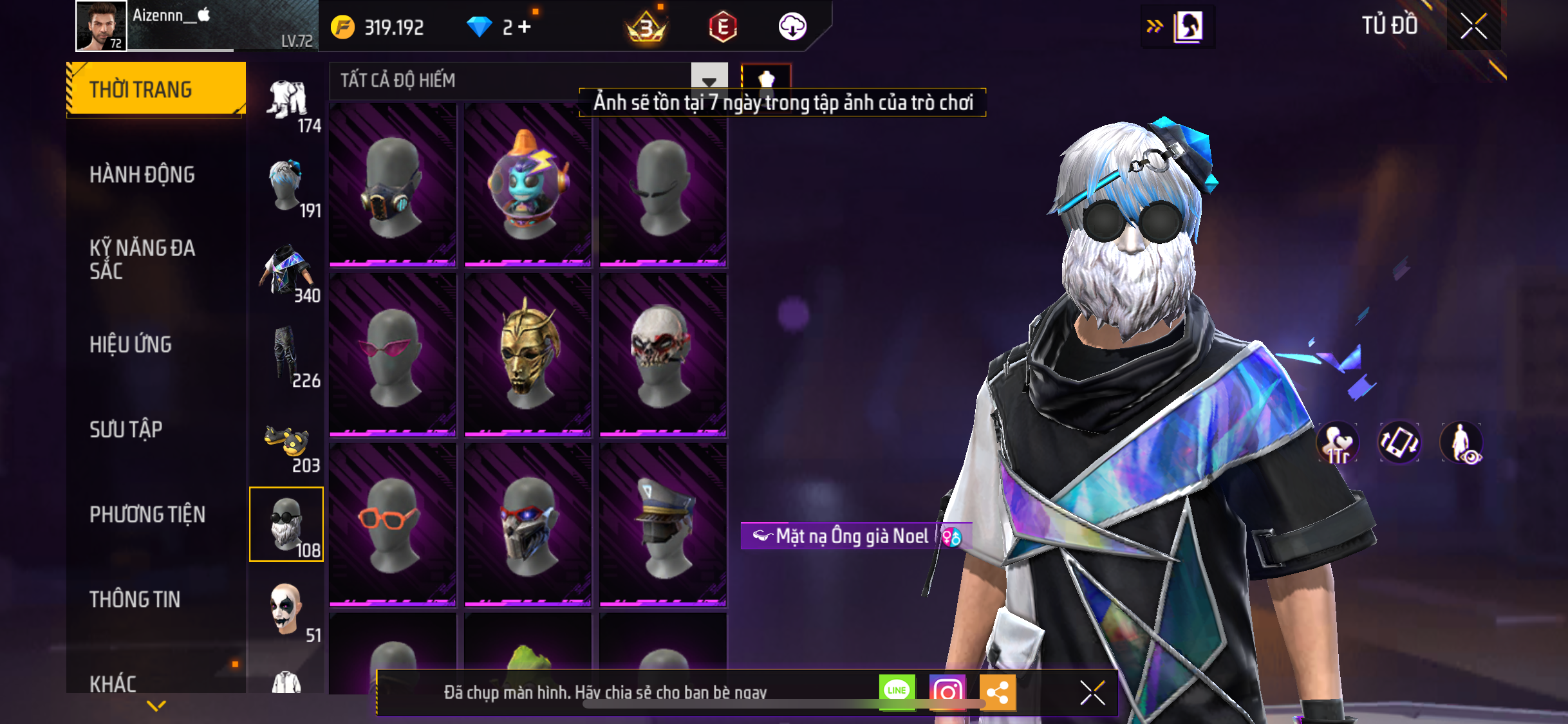Choose the orange glasses item

tap(393, 524)
